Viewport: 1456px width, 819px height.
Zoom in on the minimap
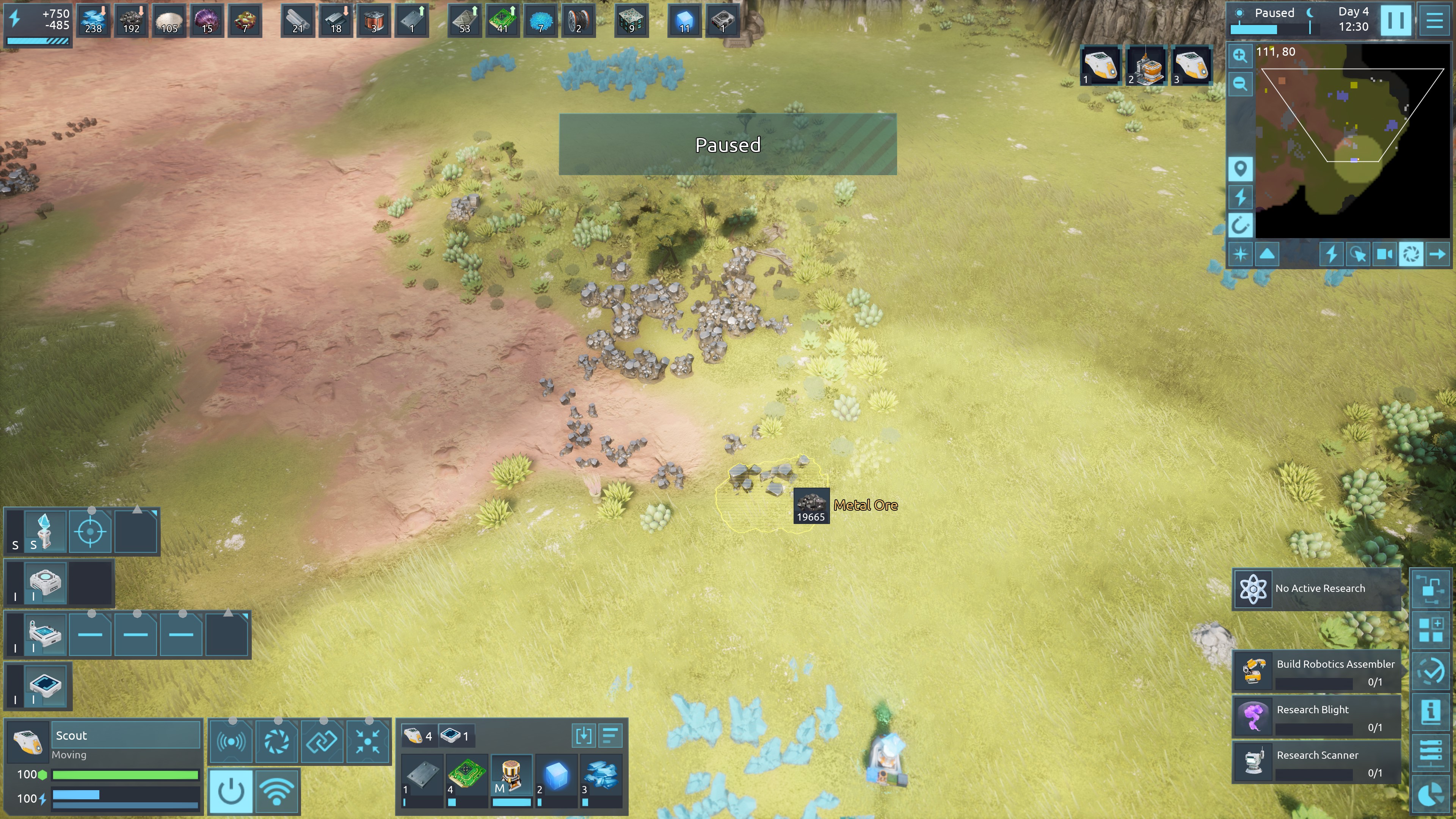click(1240, 55)
